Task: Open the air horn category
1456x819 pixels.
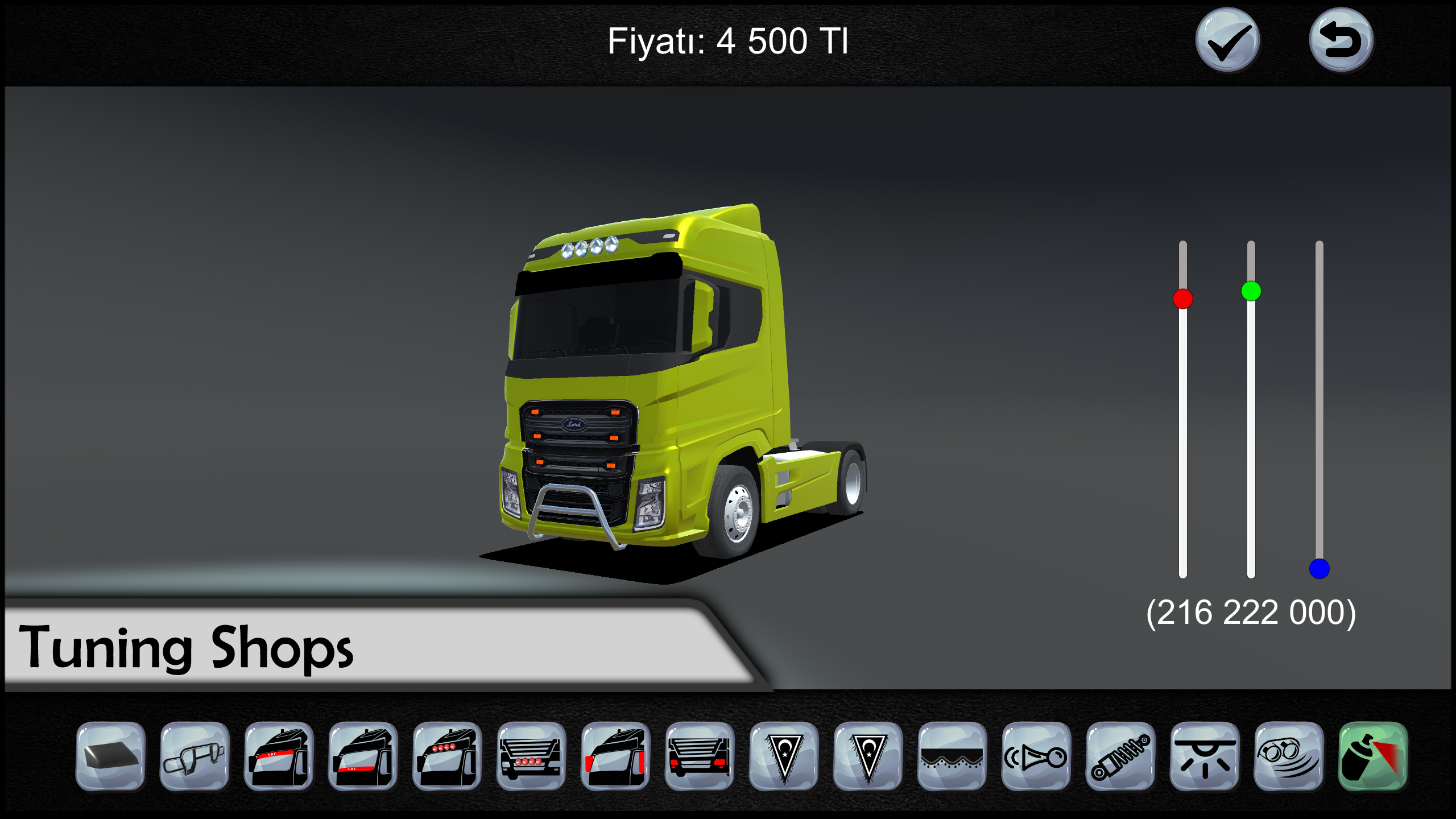Action: coord(1036,756)
